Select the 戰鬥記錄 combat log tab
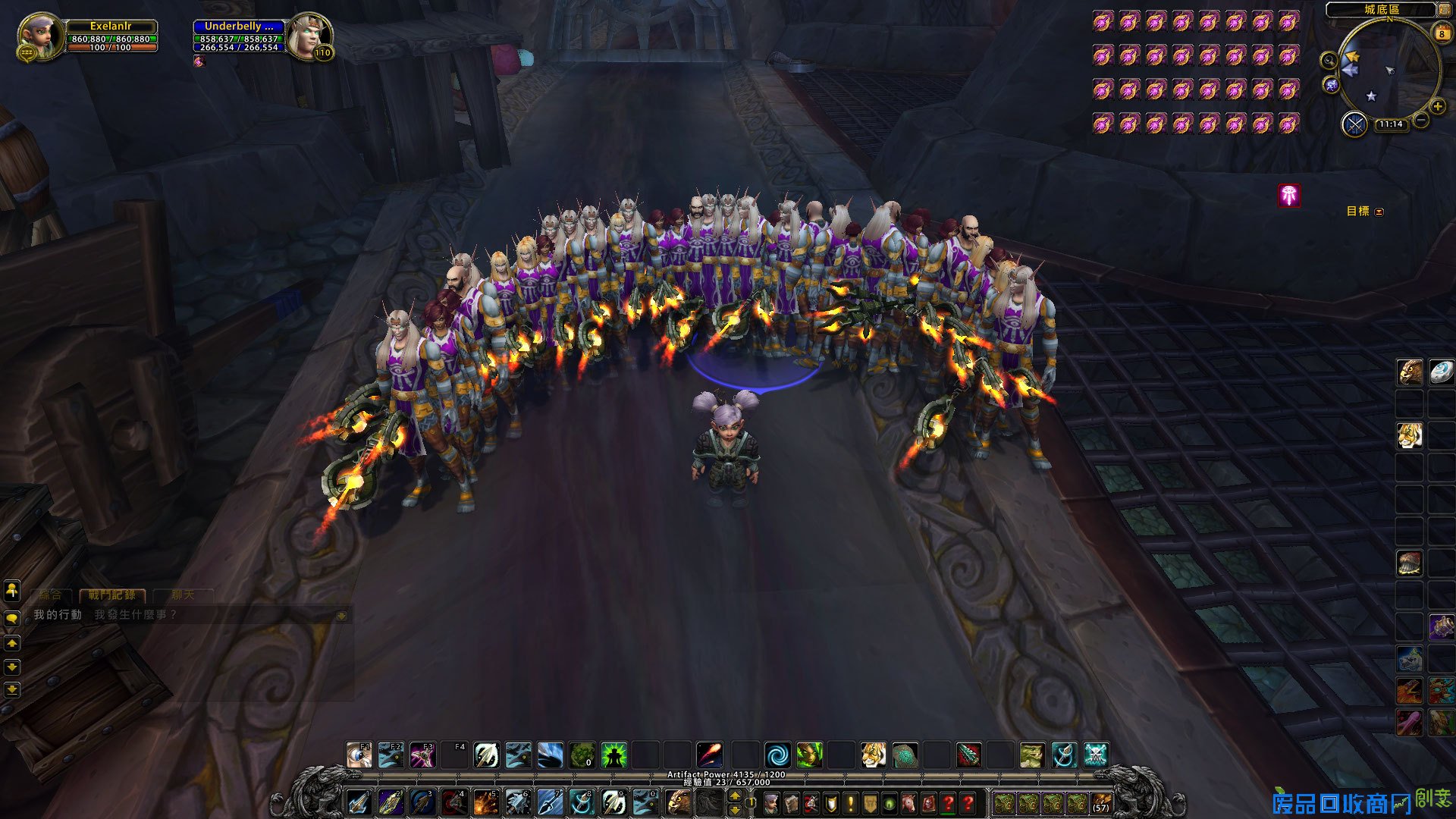The width and height of the screenshot is (1456, 819). point(111,595)
